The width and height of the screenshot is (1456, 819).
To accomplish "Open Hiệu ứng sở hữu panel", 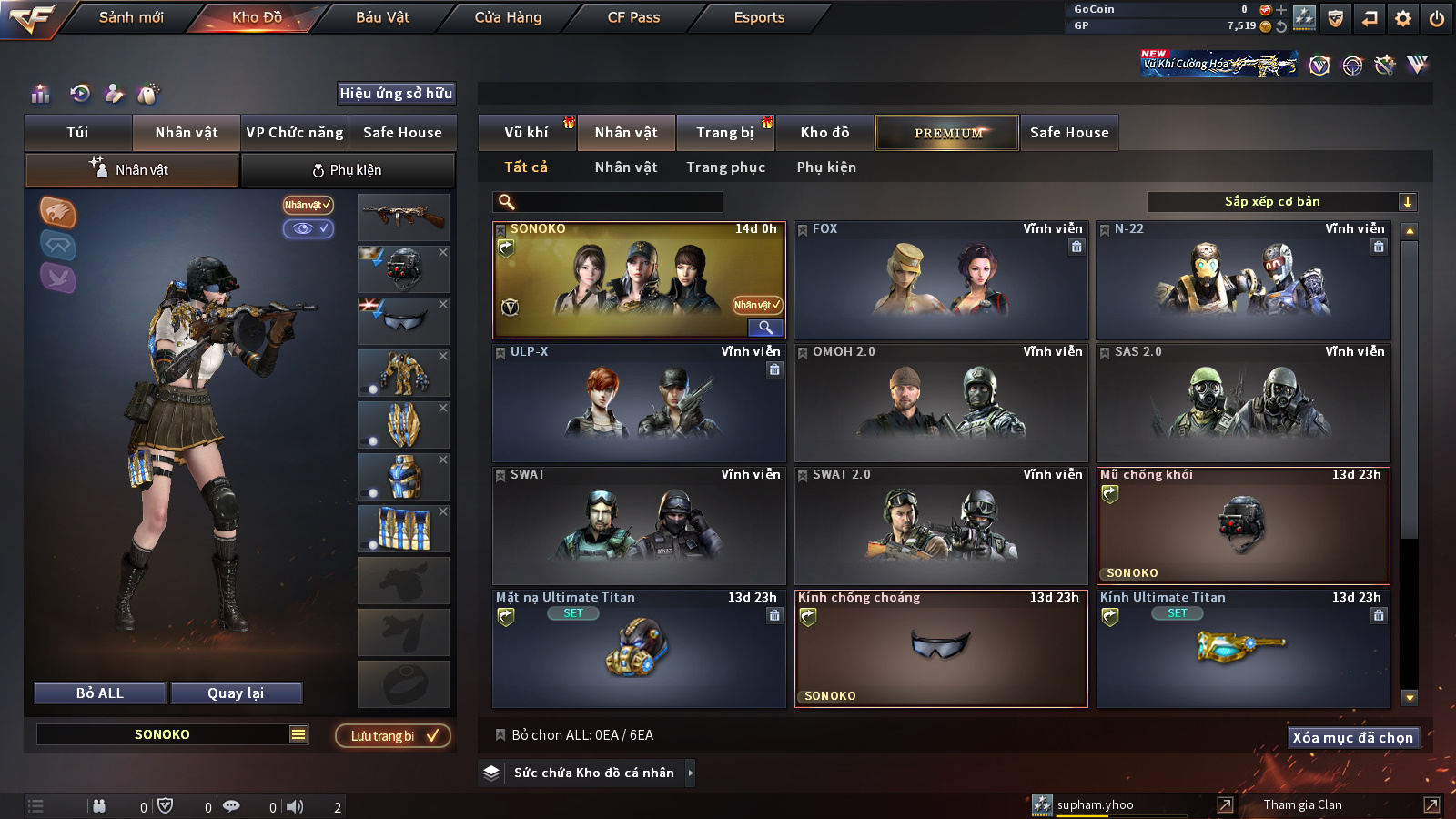I will pos(396,94).
